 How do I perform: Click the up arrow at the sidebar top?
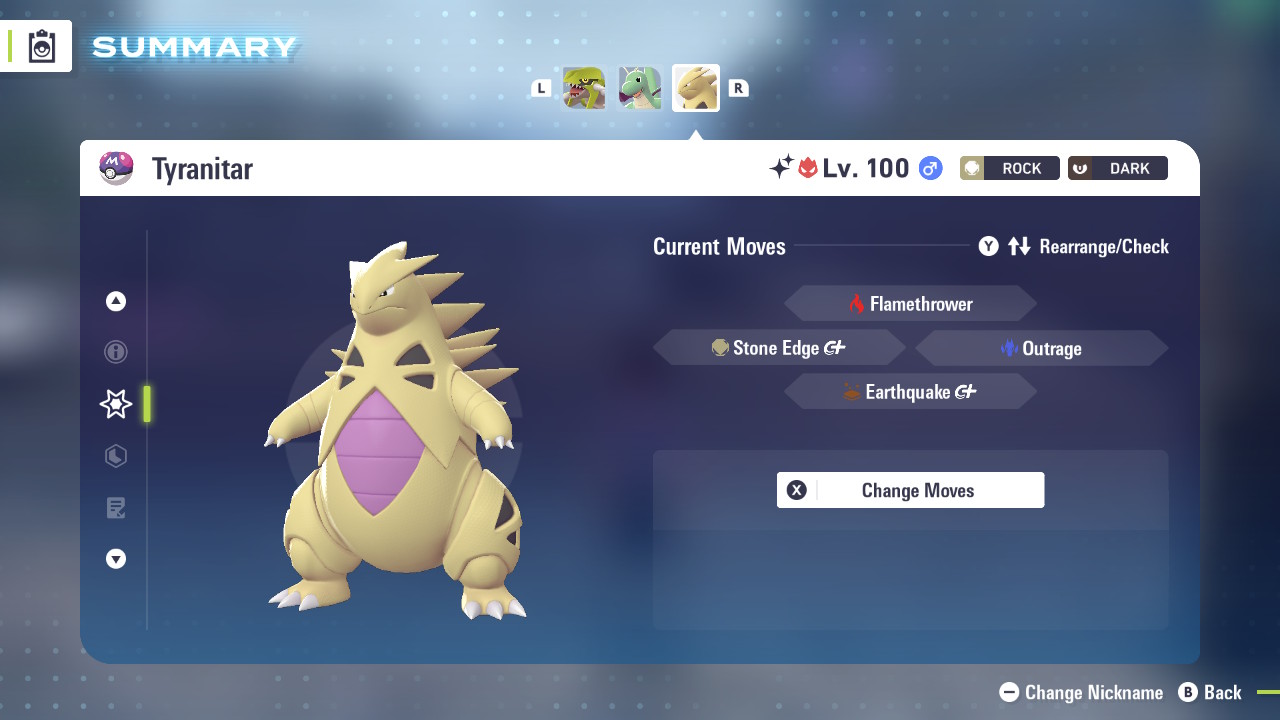point(115,300)
